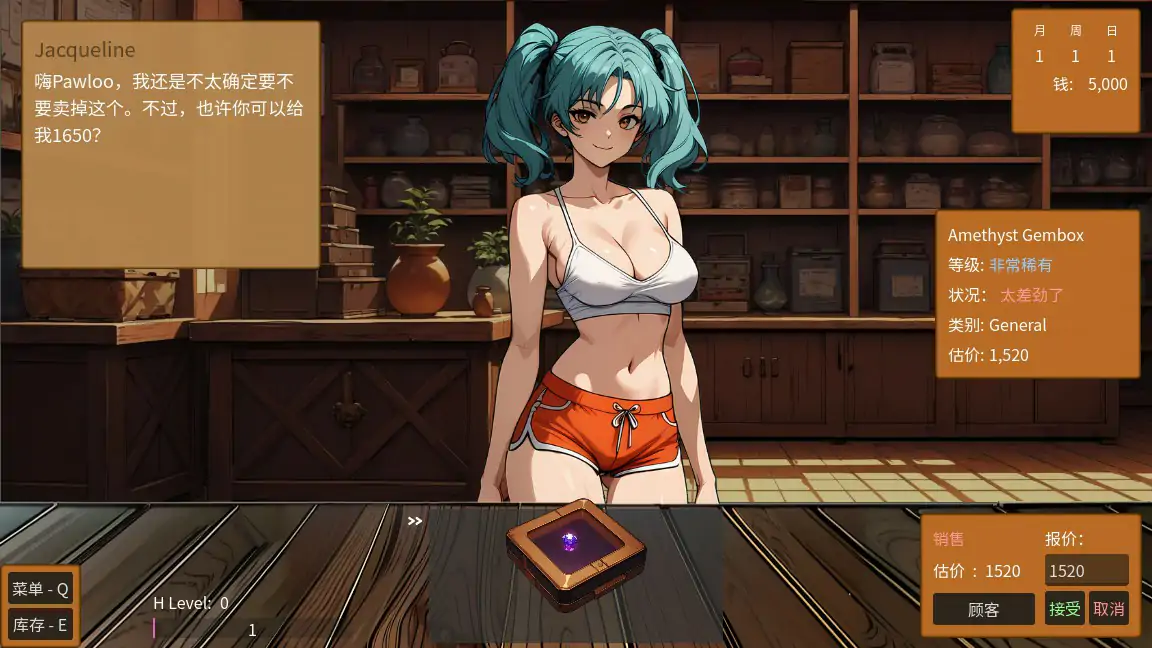The height and width of the screenshot is (648, 1152).
Task: Focus the 报价 offer price field
Action: (x=1086, y=571)
